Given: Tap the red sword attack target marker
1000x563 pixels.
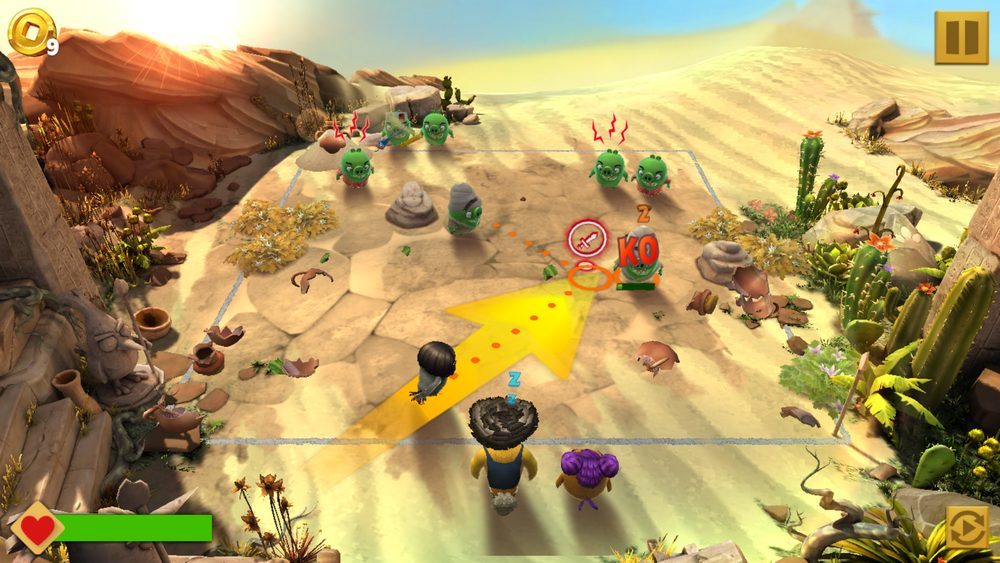Looking at the screenshot, I should (x=587, y=239).
